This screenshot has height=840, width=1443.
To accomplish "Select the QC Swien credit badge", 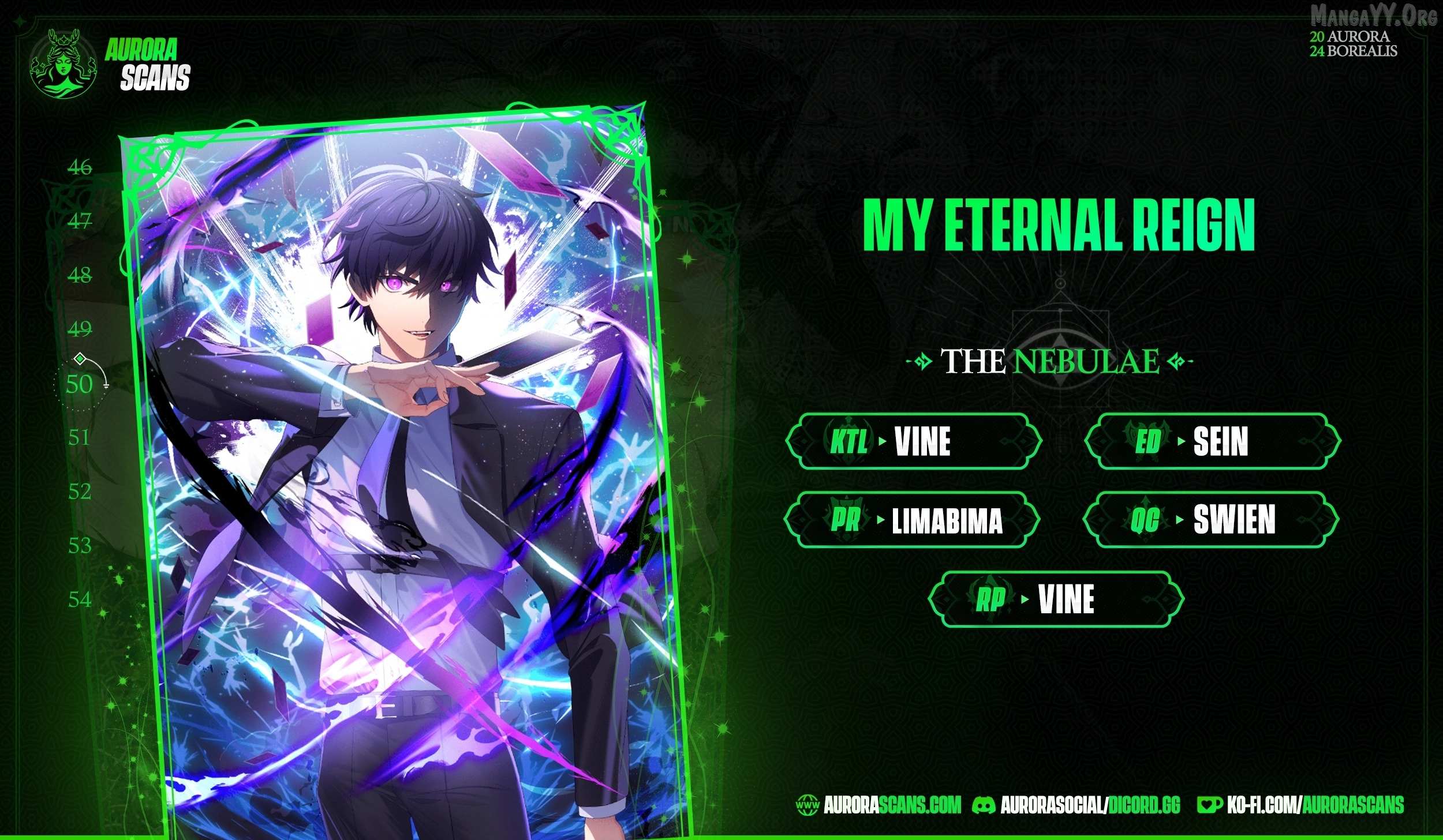I will (1211, 520).
